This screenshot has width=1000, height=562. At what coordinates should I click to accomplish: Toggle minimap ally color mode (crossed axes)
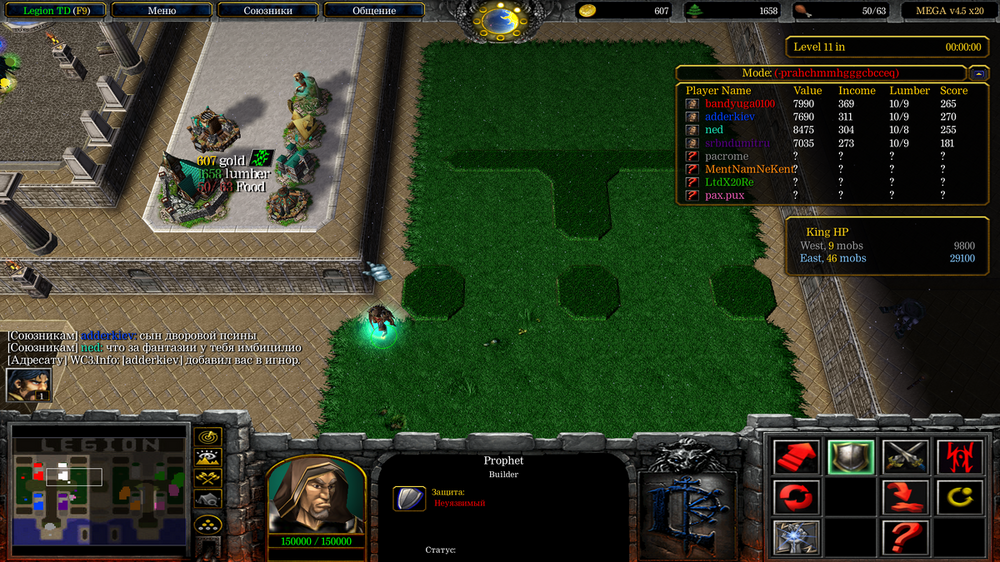pyautogui.click(x=208, y=479)
